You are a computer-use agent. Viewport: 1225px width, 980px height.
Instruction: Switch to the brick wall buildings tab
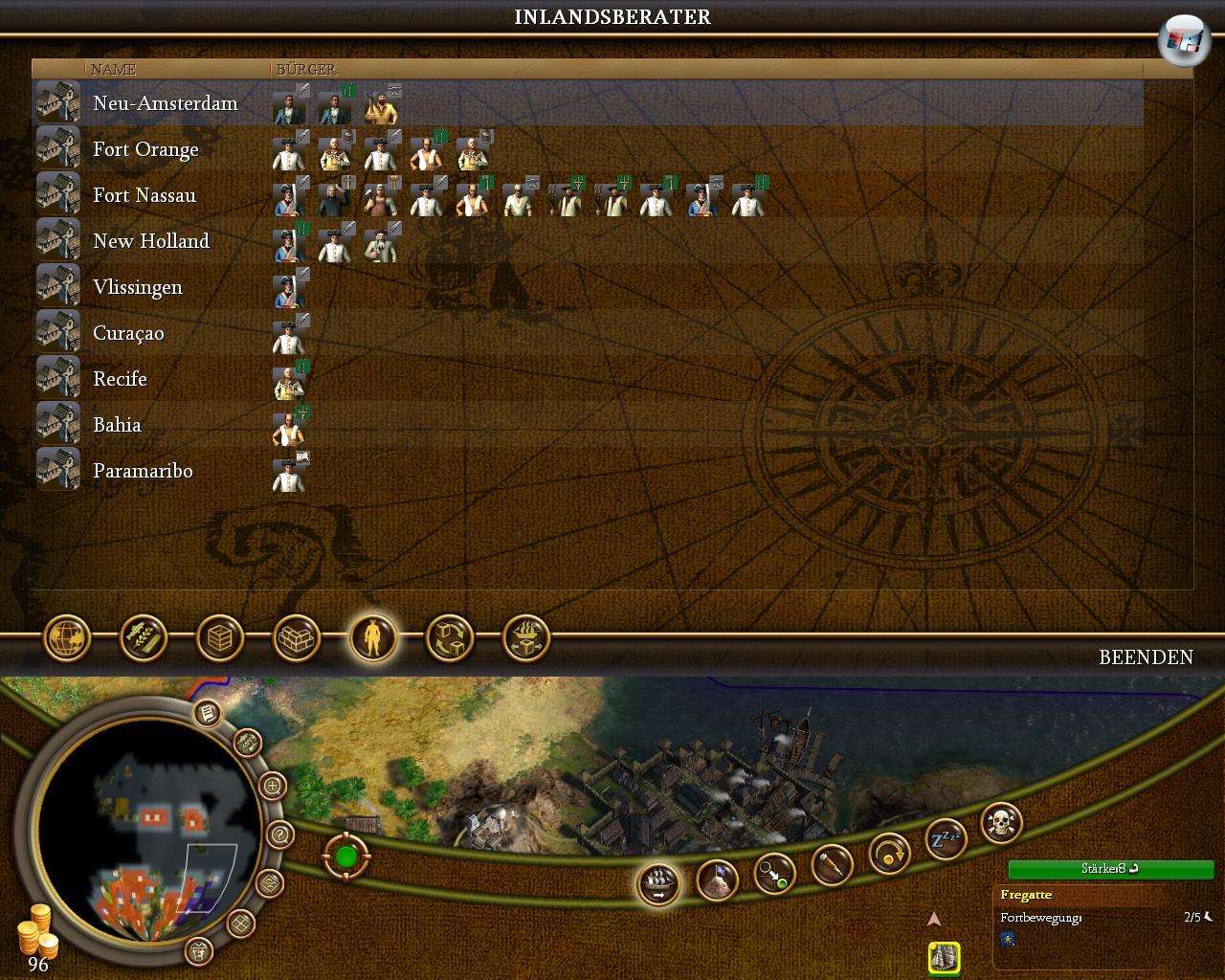pyautogui.click(x=297, y=637)
